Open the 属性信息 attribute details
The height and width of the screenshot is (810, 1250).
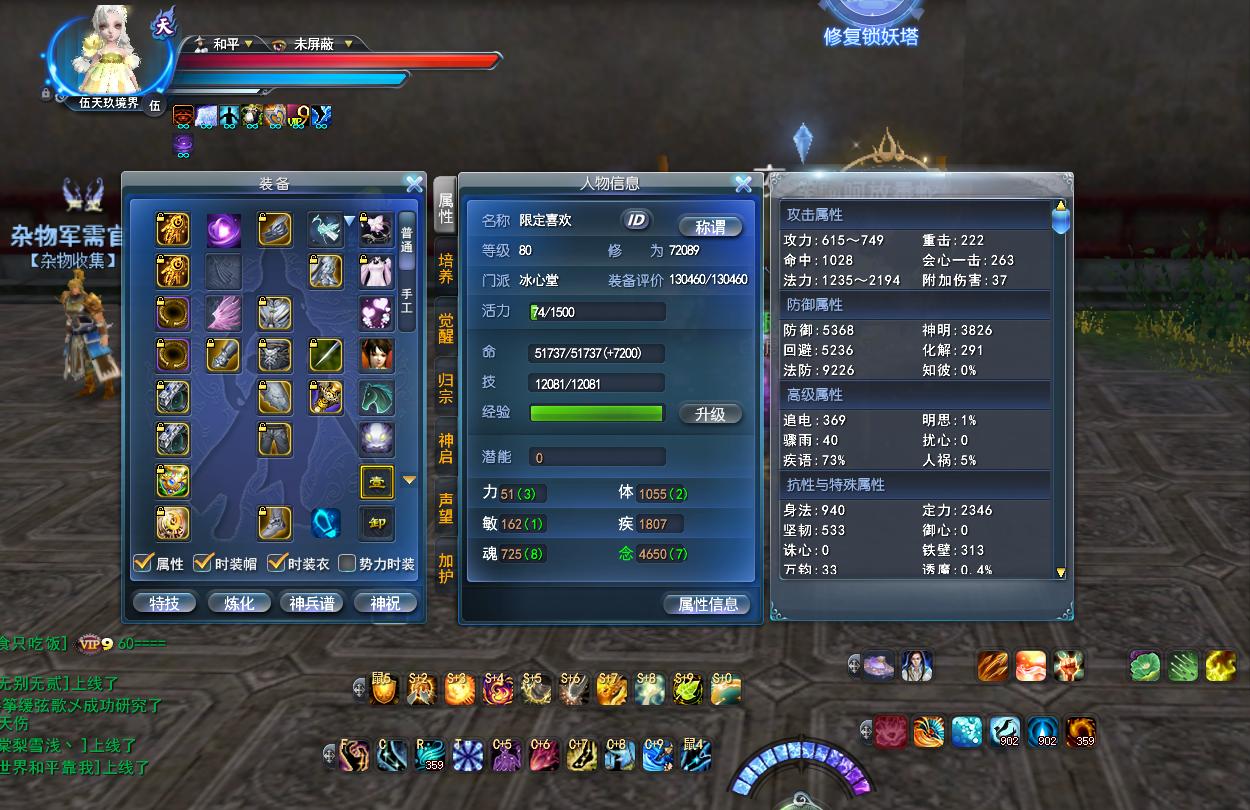[707, 604]
